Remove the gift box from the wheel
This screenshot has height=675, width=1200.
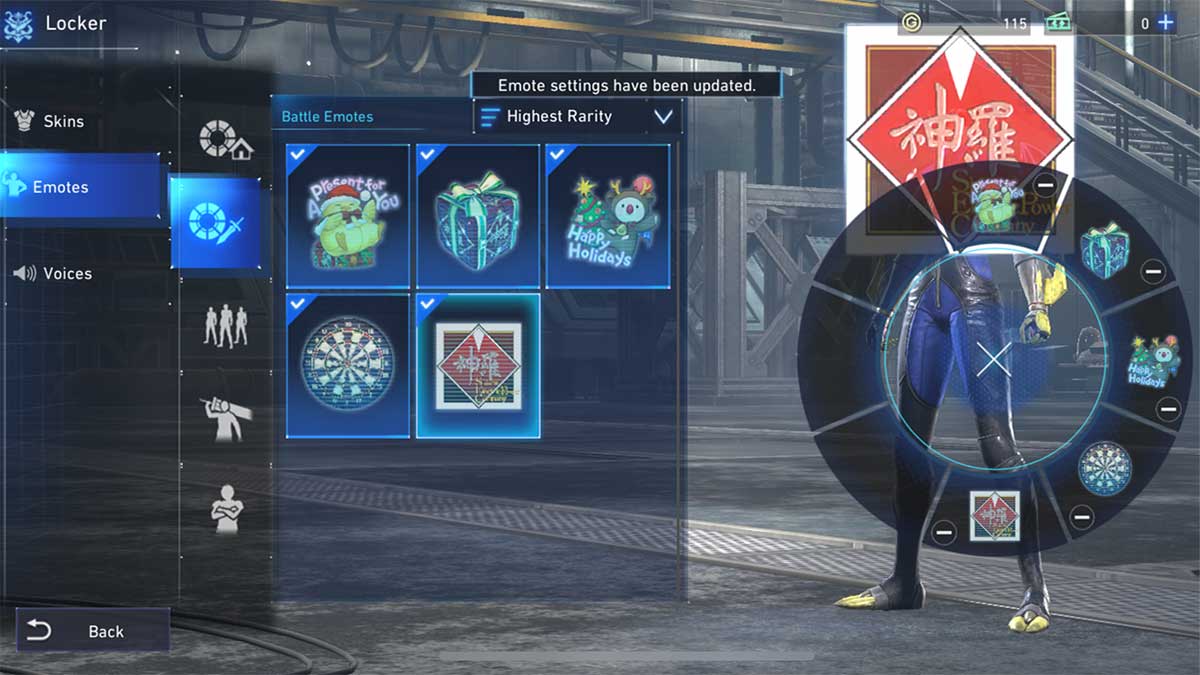click(1152, 271)
